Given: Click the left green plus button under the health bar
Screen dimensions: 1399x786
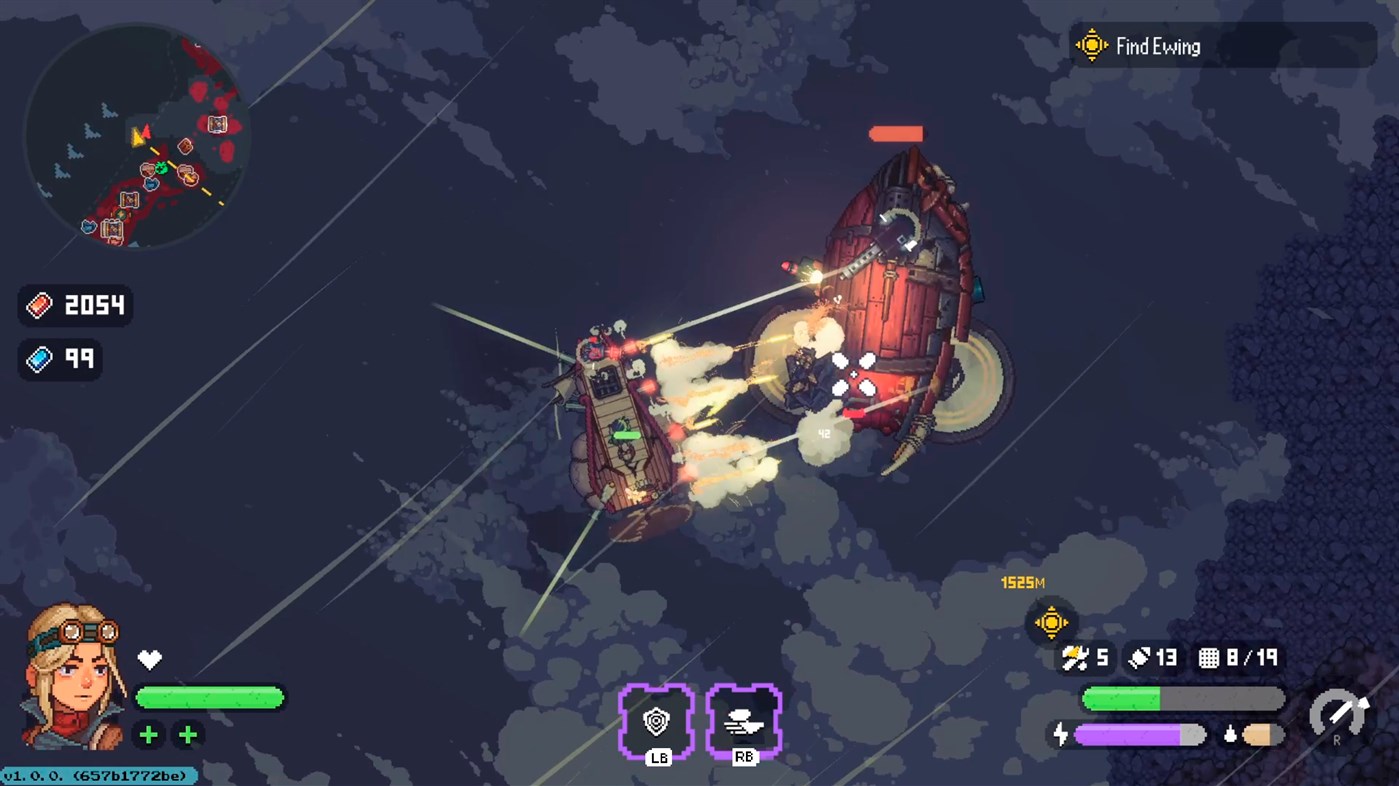Looking at the screenshot, I should coord(148,734).
